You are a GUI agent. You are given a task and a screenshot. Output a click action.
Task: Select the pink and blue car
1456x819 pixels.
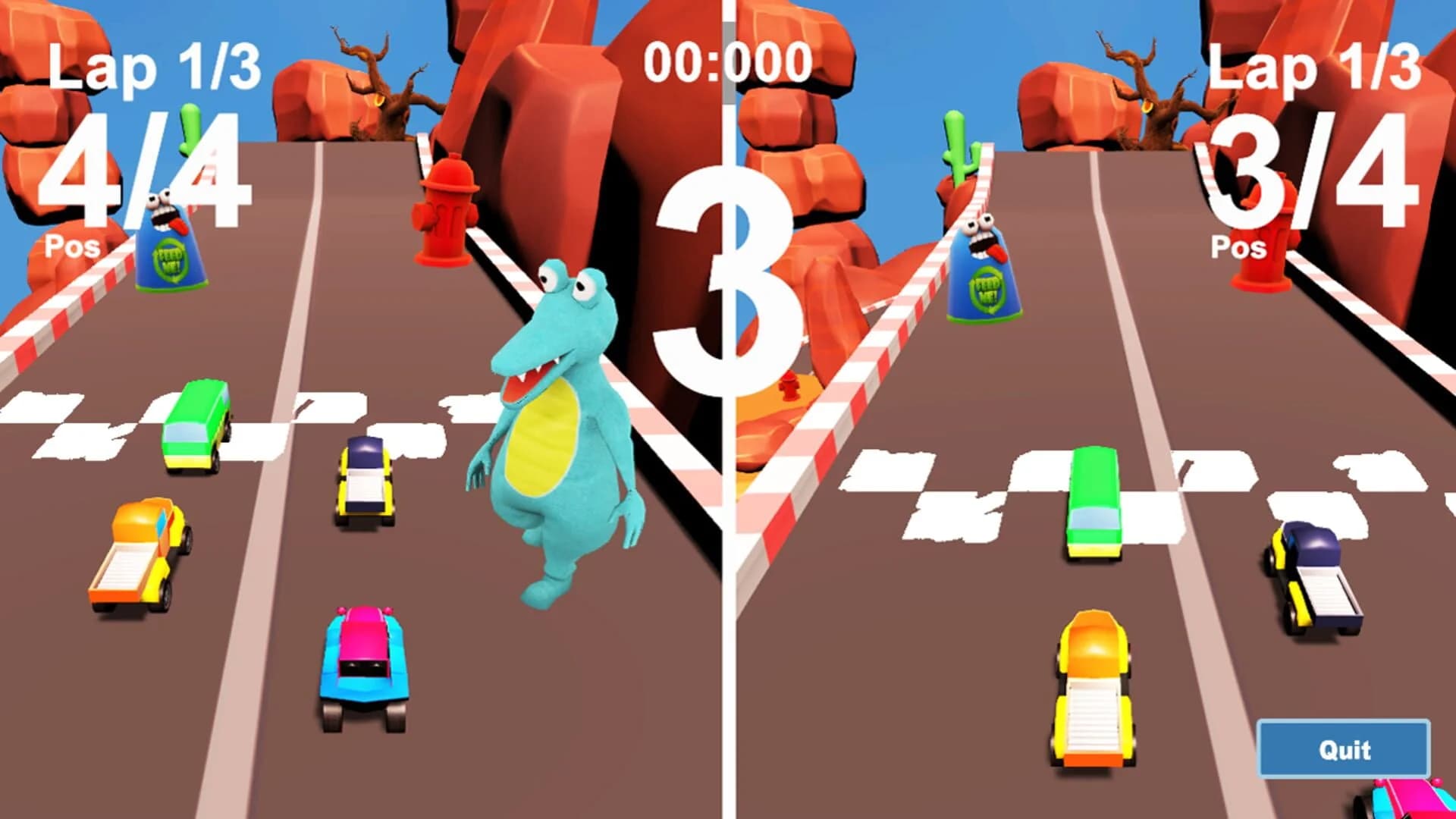364,660
